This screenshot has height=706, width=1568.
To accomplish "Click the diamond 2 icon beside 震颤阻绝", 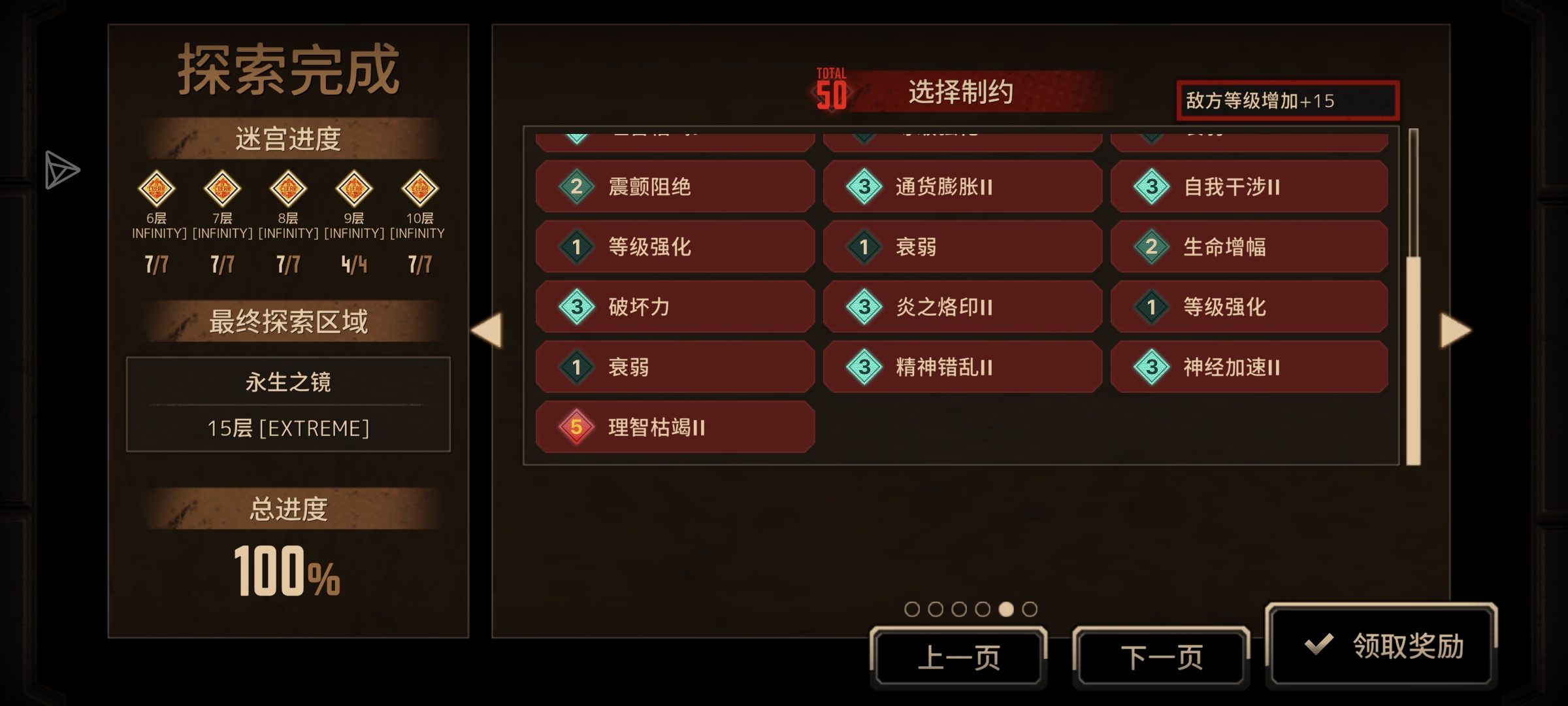I will (x=577, y=186).
